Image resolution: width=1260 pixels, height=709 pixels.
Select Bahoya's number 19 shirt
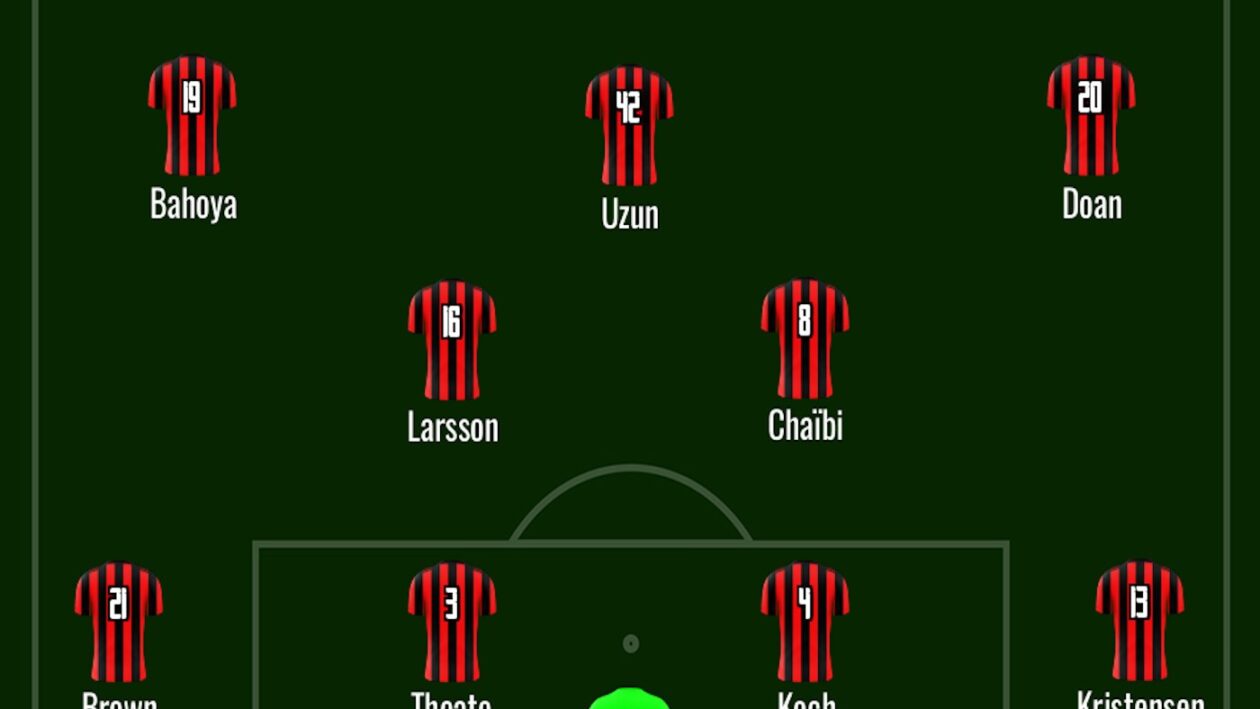click(x=192, y=115)
